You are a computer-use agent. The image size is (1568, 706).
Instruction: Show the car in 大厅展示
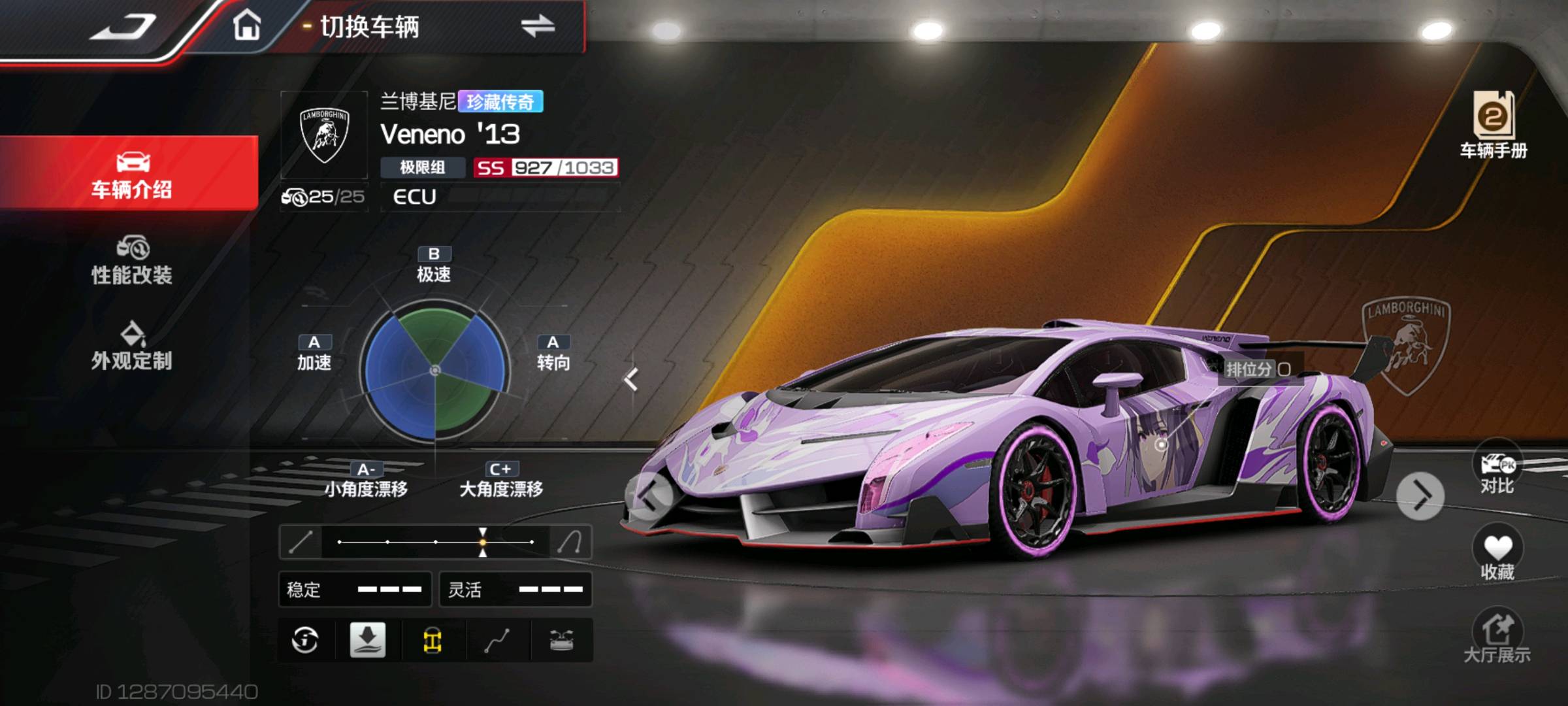[1496, 637]
